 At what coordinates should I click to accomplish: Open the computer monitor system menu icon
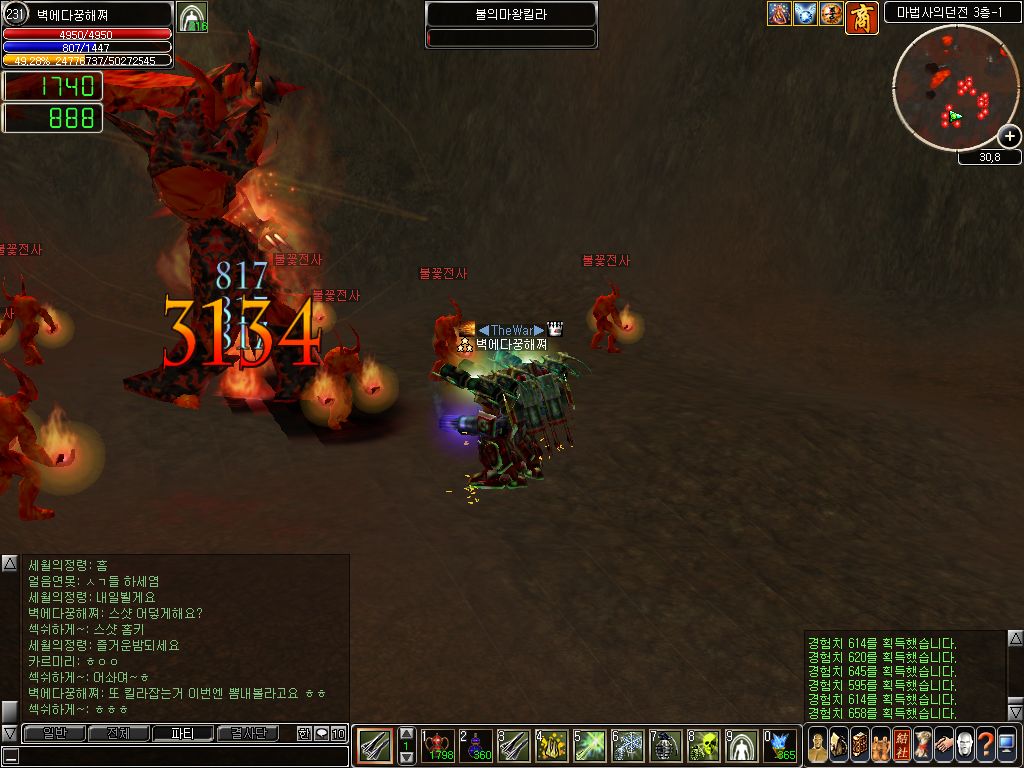(x=1006, y=745)
